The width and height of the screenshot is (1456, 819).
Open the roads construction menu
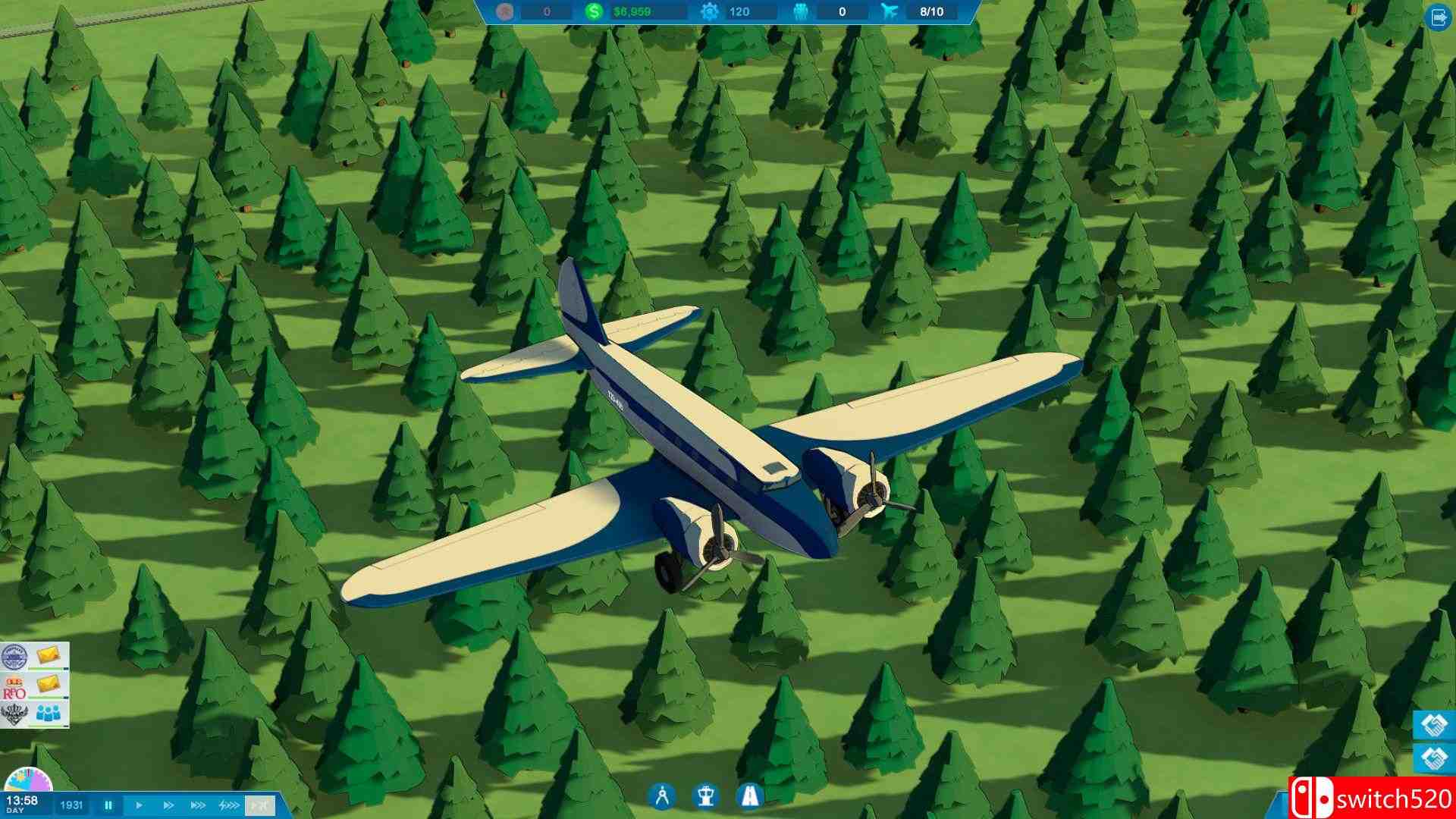pos(750,796)
